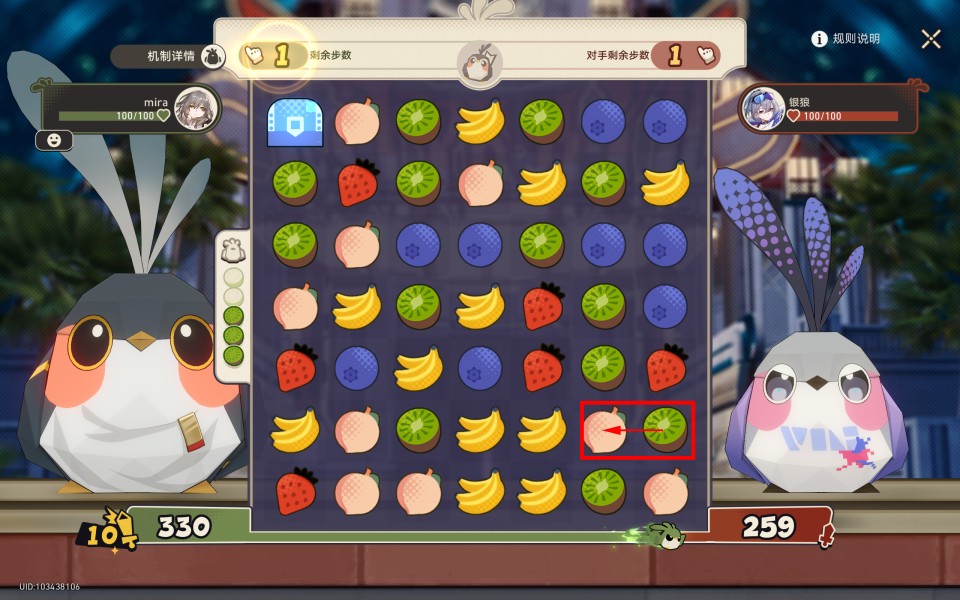Select the blue treasure chest tile
Viewport: 960px width, 600px height.
click(x=295, y=122)
